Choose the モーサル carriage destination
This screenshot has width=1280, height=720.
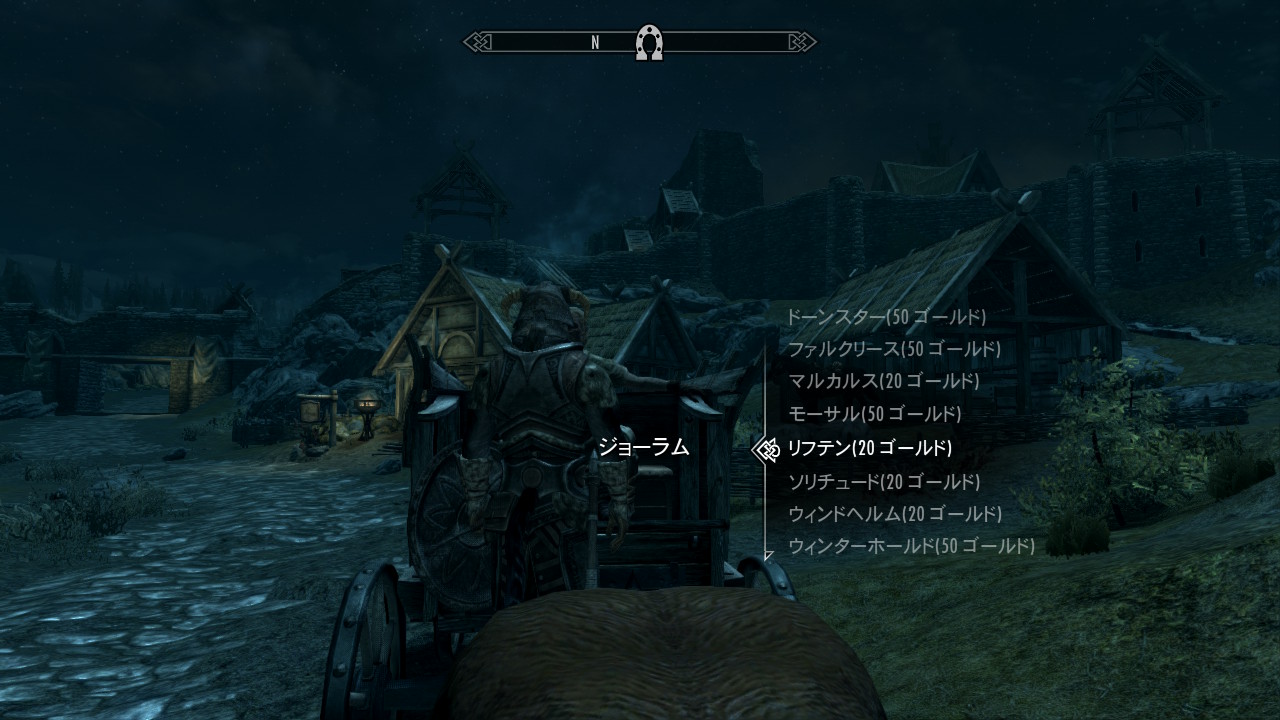(x=874, y=414)
